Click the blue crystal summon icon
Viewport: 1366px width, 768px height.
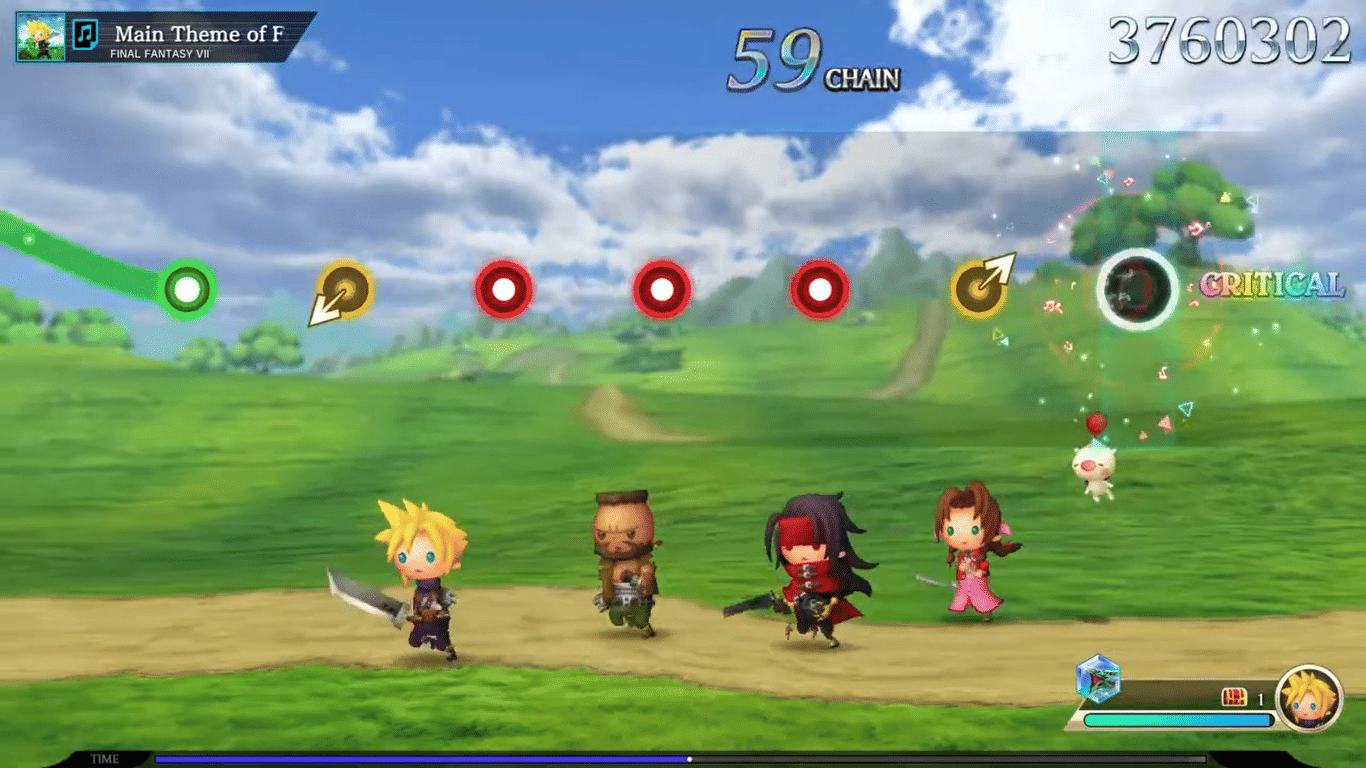pyautogui.click(x=1098, y=678)
